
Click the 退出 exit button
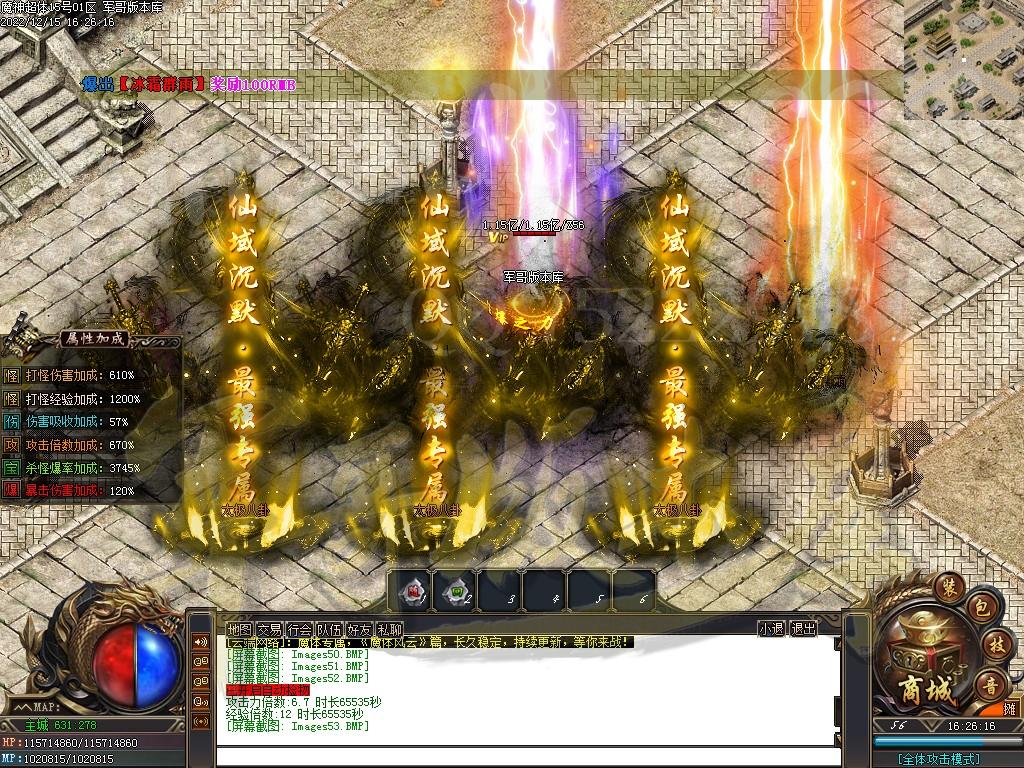(x=803, y=629)
